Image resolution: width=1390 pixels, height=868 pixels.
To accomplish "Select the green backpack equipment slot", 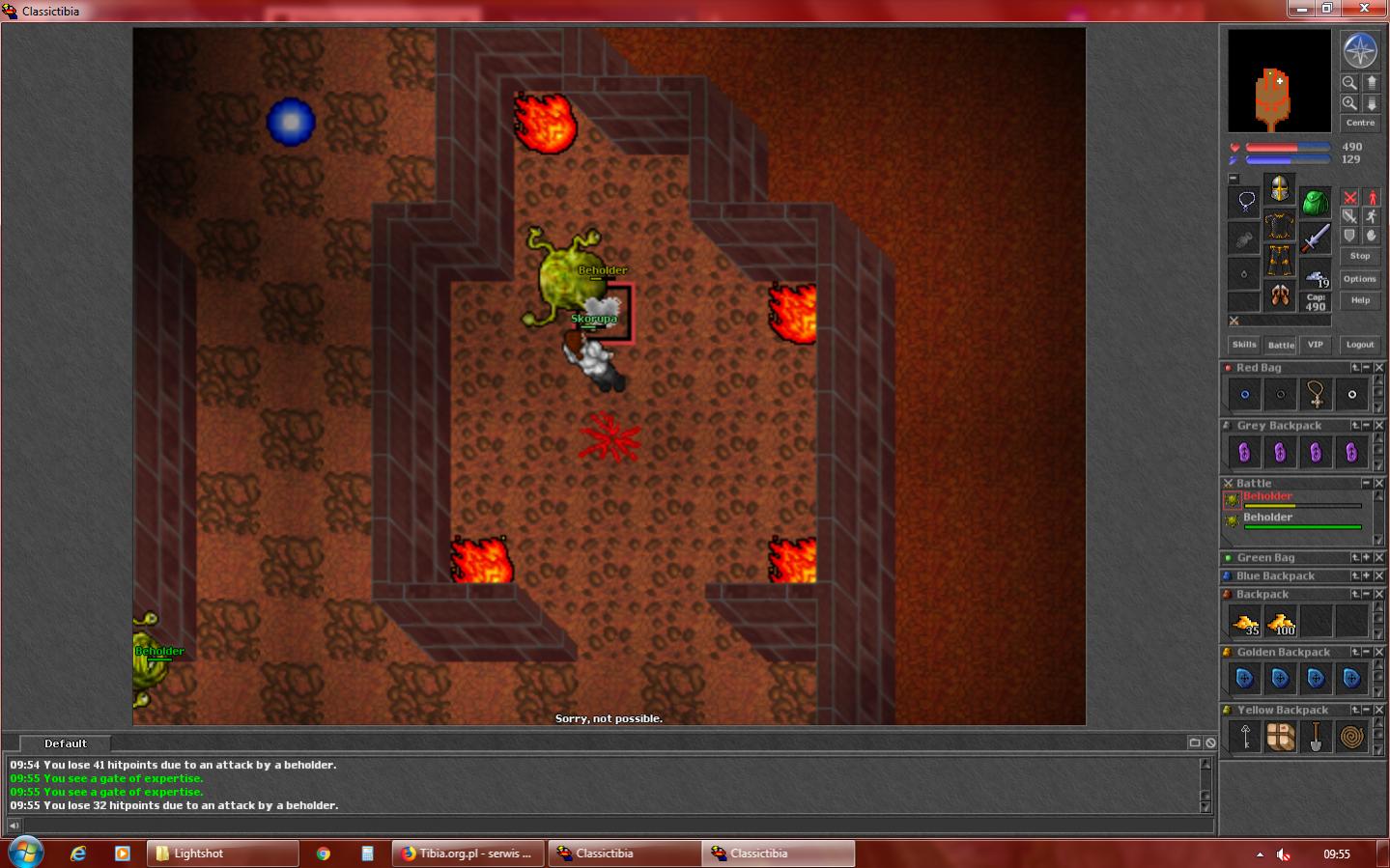I will click(x=1315, y=203).
